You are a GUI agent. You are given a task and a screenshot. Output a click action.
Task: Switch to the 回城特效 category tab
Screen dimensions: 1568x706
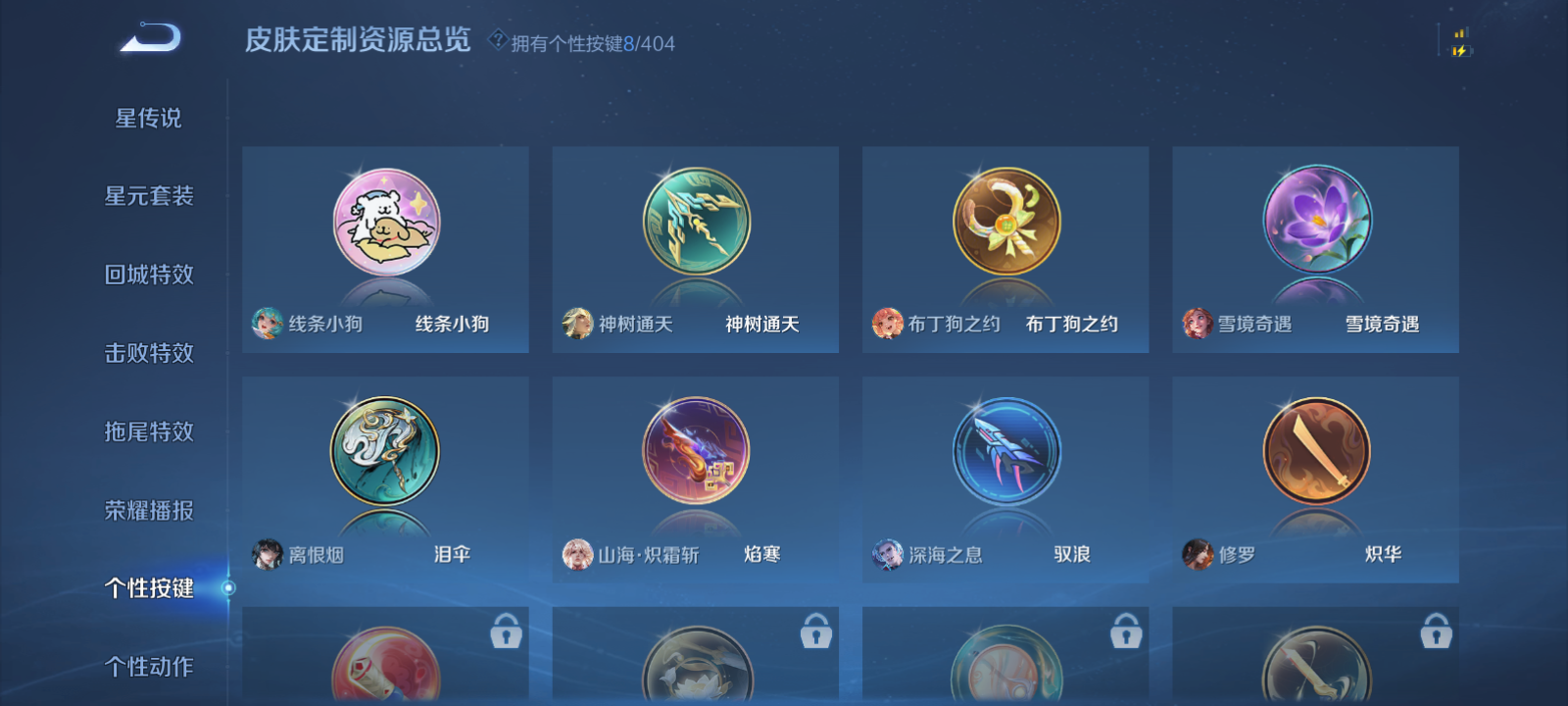[149, 275]
